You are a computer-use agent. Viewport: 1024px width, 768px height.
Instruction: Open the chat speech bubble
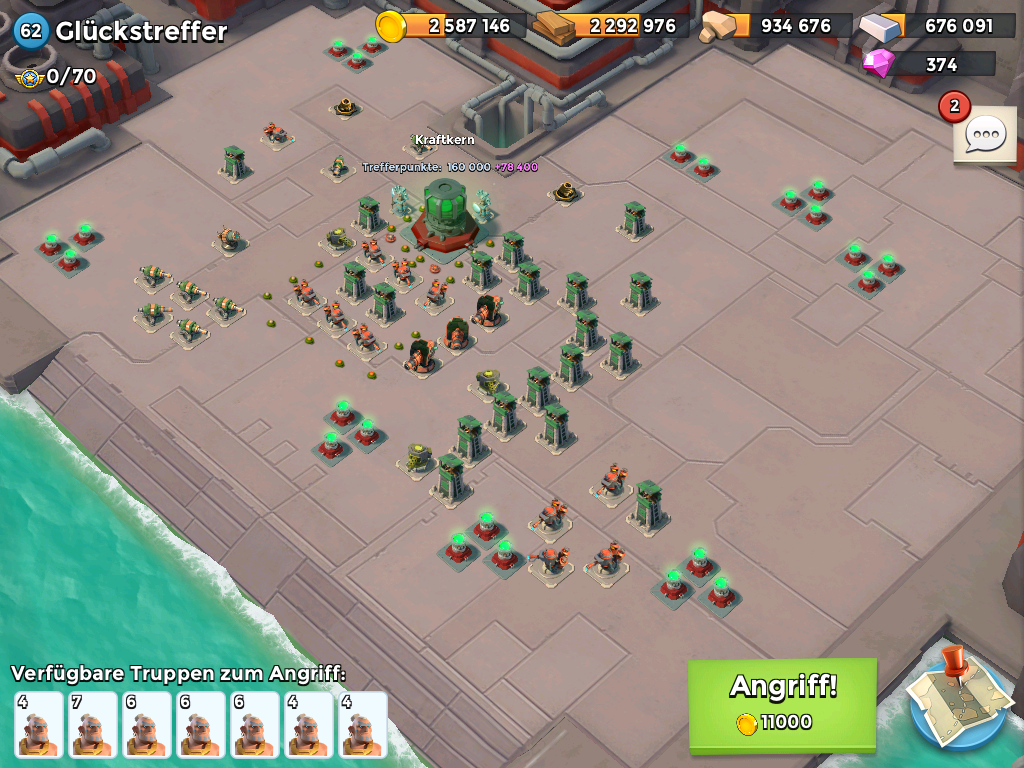985,134
